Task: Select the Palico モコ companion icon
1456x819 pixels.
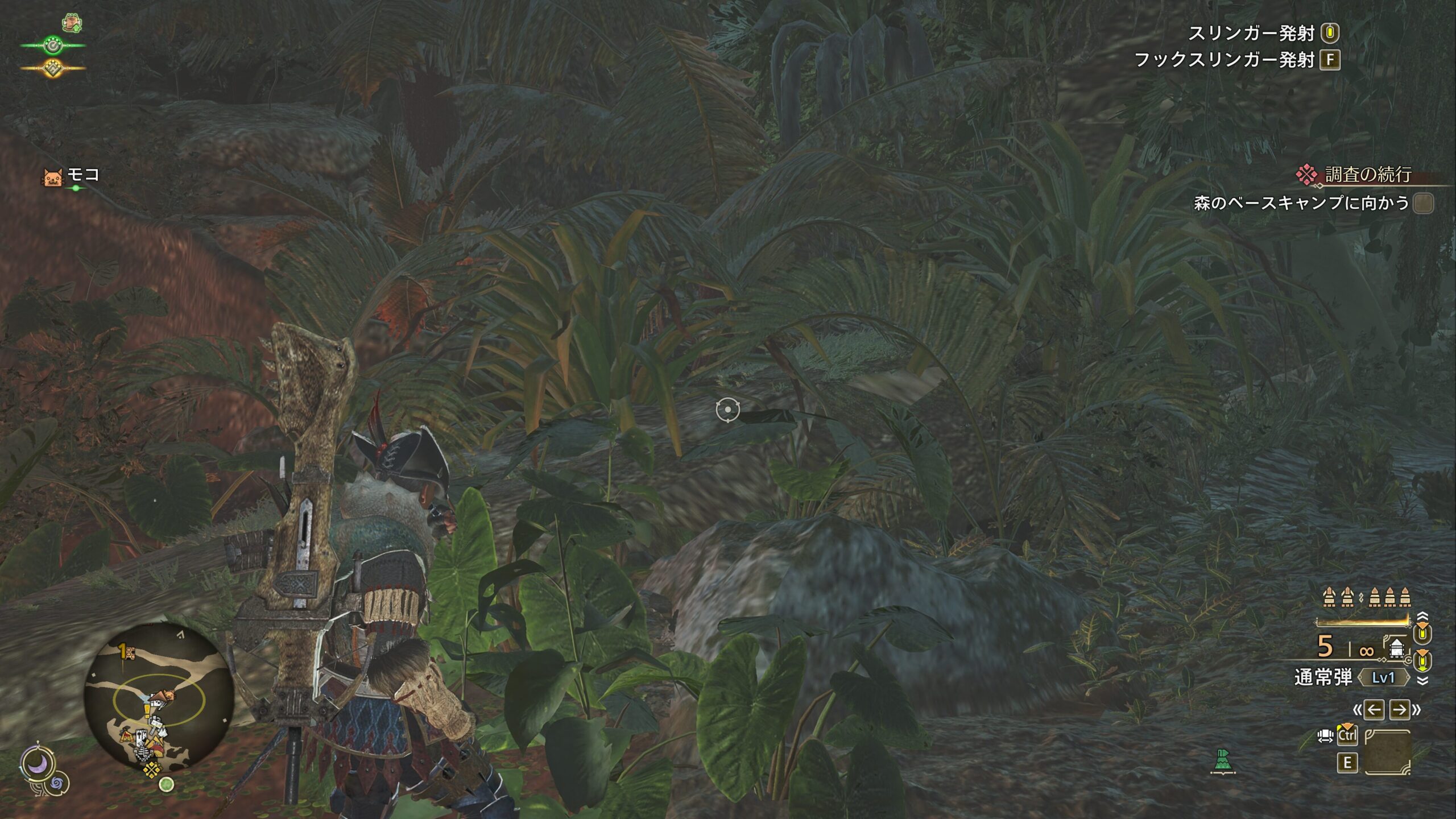Action: [52, 177]
